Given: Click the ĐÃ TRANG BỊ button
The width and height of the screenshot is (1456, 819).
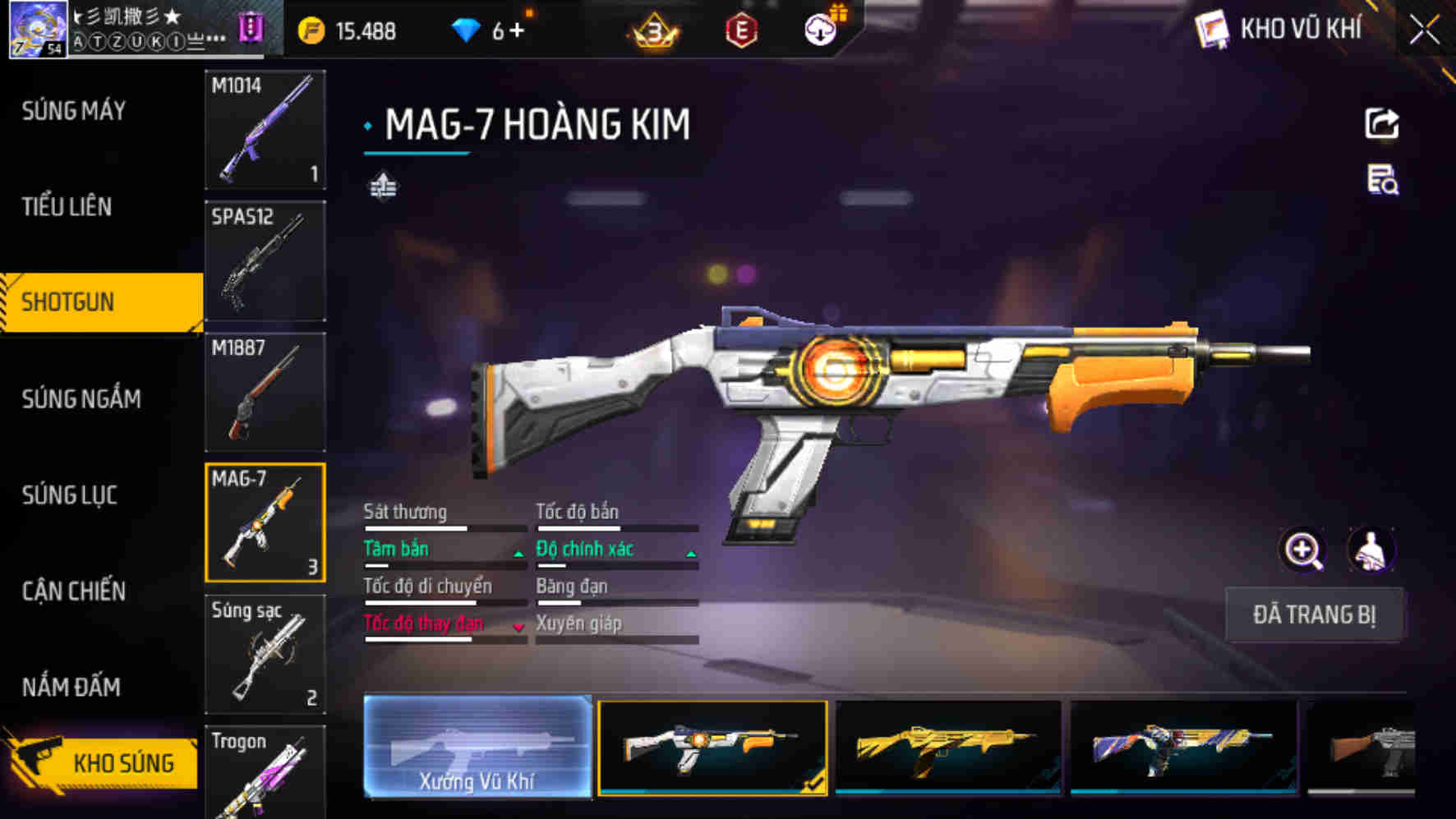Looking at the screenshot, I should point(1313,614).
